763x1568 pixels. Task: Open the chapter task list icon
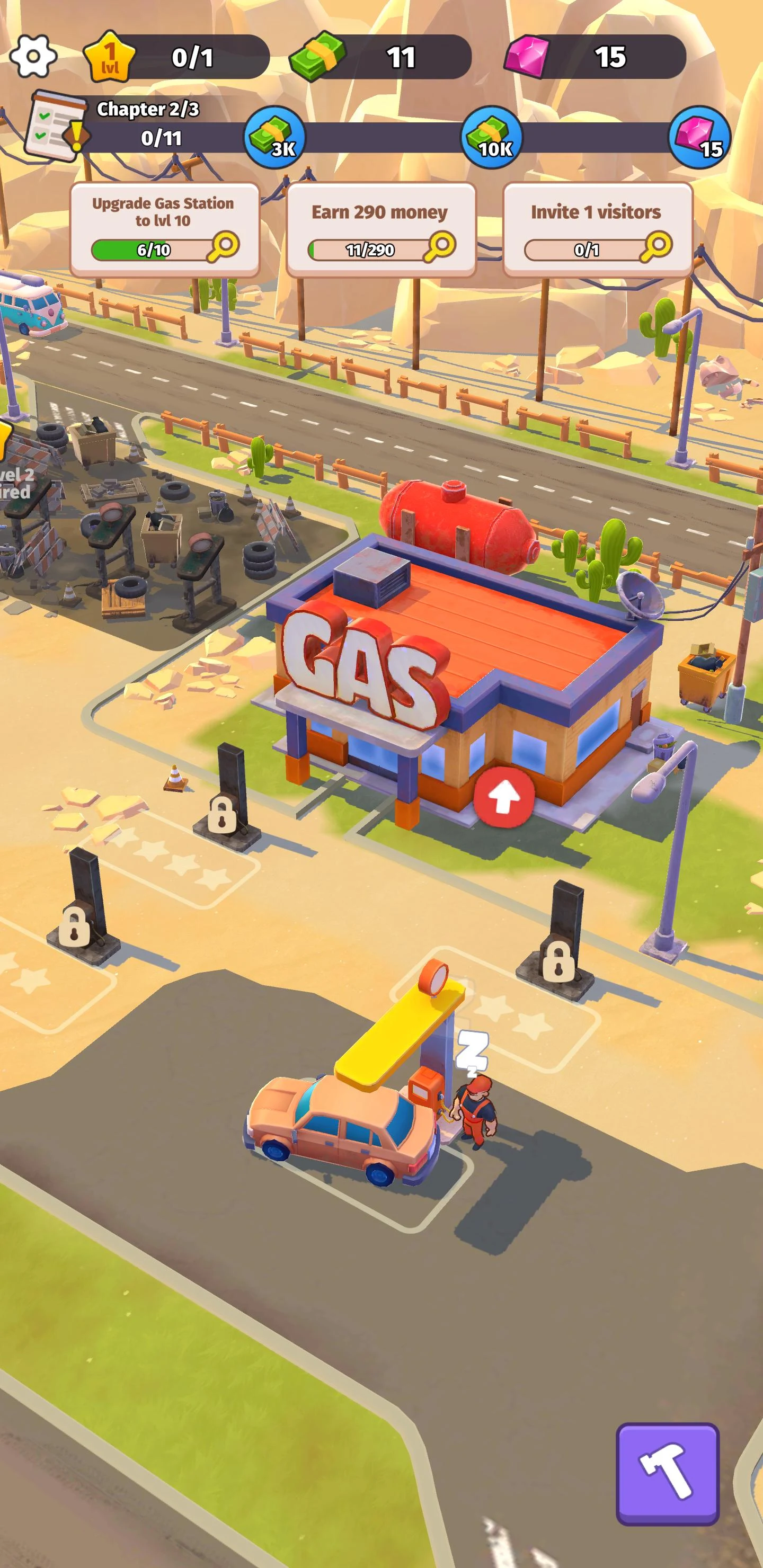click(52, 125)
